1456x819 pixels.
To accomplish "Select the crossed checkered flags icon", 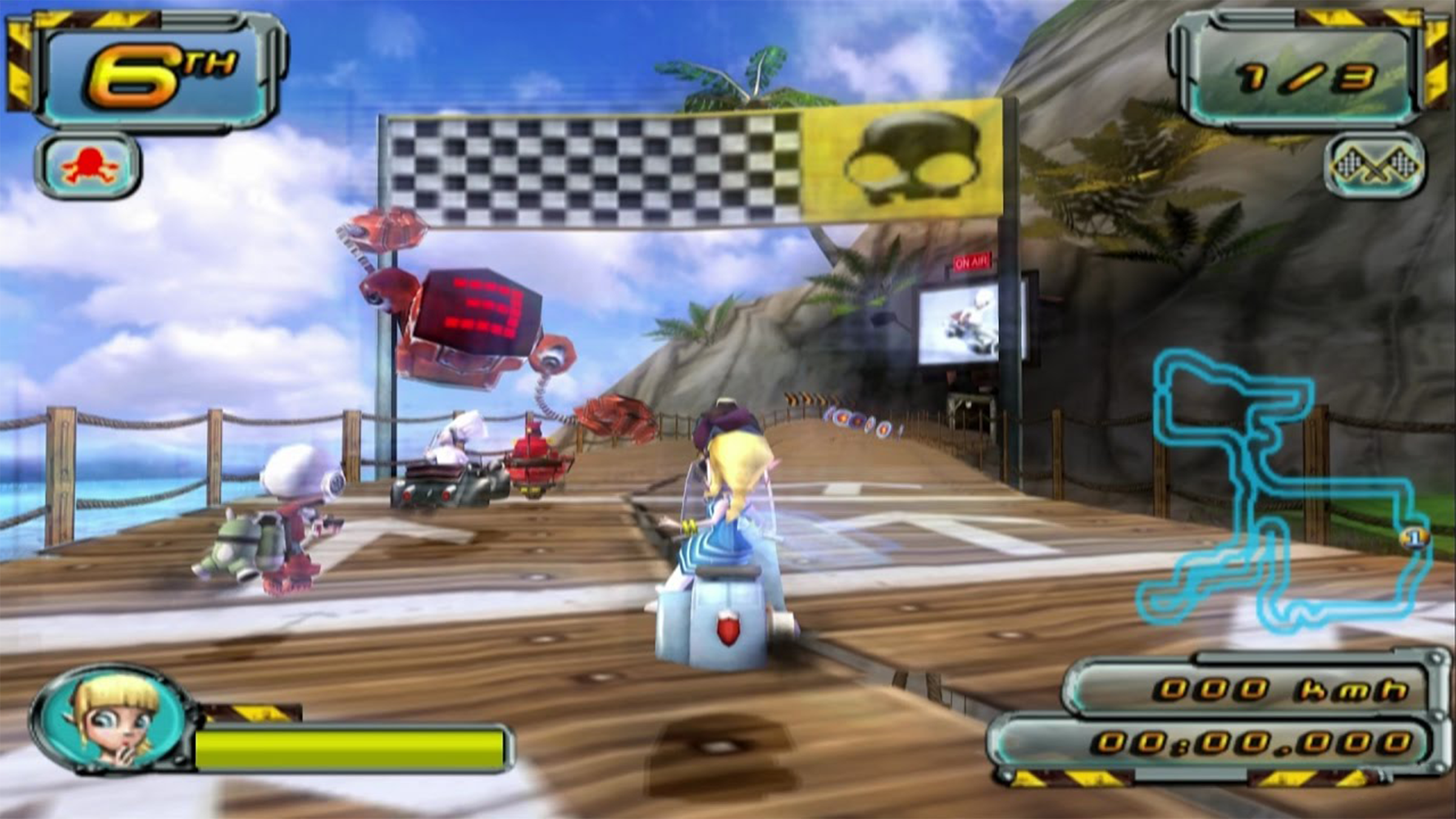I will (1373, 164).
